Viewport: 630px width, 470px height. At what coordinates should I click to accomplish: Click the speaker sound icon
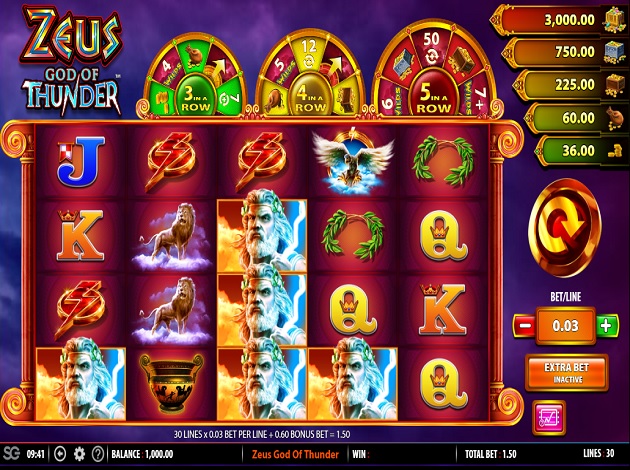tap(61, 454)
